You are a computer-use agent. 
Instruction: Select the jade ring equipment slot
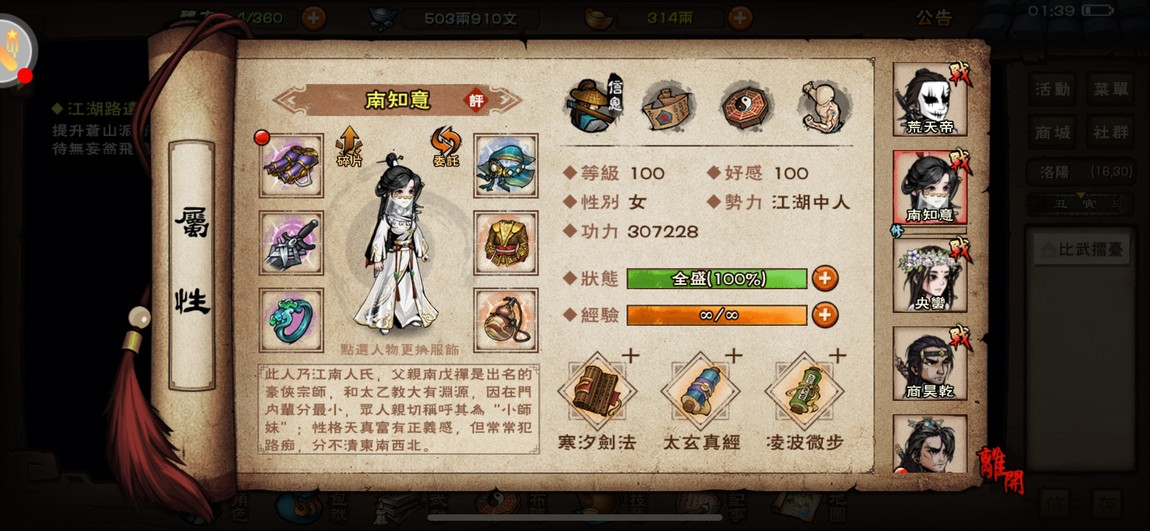point(291,320)
